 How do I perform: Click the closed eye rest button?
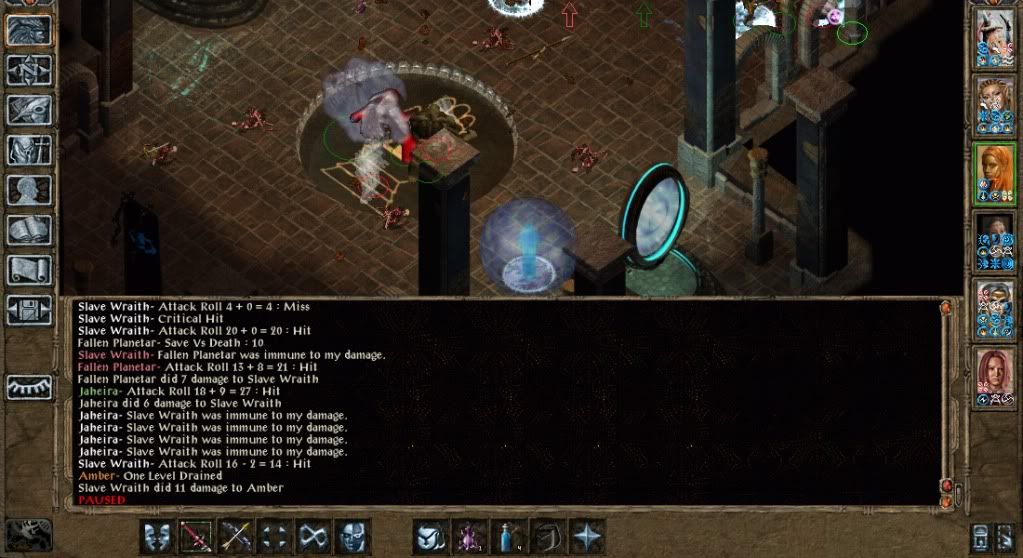[x=29, y=387]
